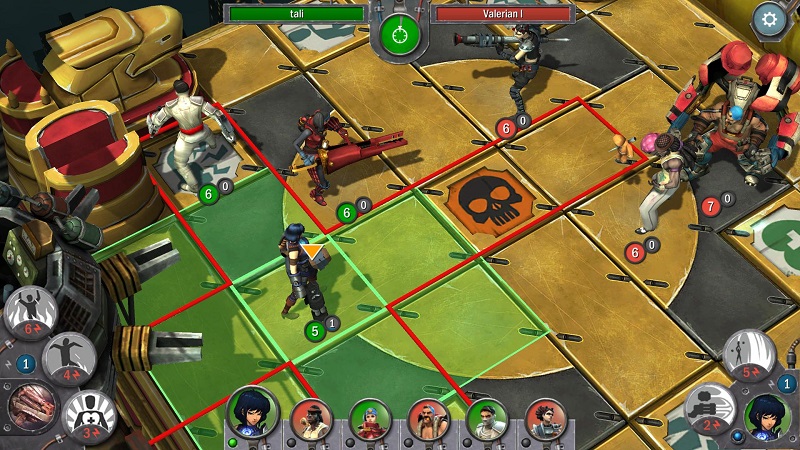Image resolution: width=800 pixels, height=450 pixels.
Task: Select the blue-haired character roster portrait
Action: pyautogui.click(x=369, y=419)
